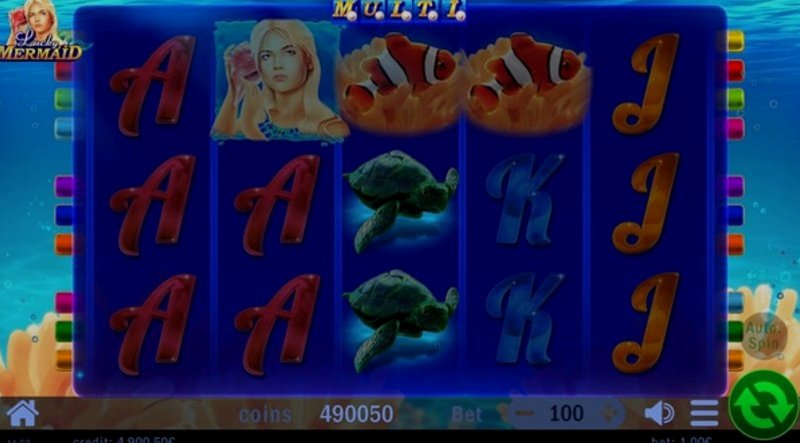The width and height of the screenshot is (800, 443).
Task: Enable Auto Spin
Action: point(765,334)
